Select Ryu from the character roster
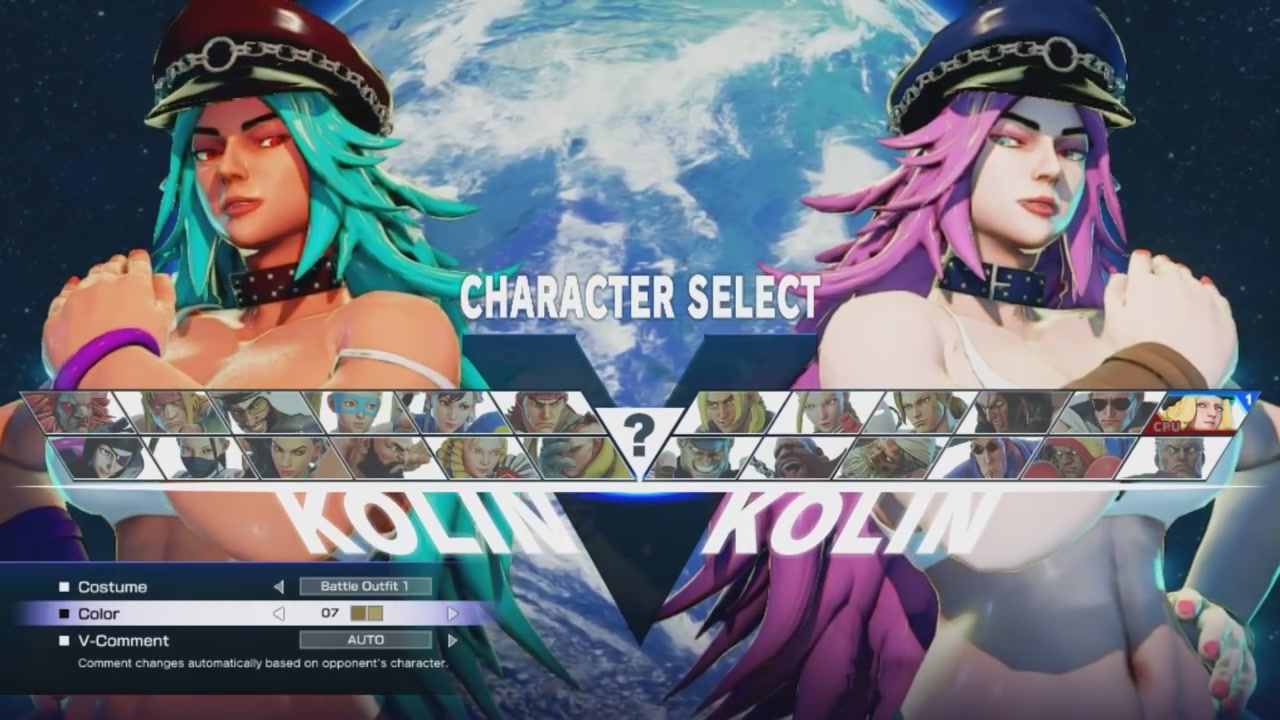The height and width of the screenshot is (720, 1280). [x=550, y=410]
